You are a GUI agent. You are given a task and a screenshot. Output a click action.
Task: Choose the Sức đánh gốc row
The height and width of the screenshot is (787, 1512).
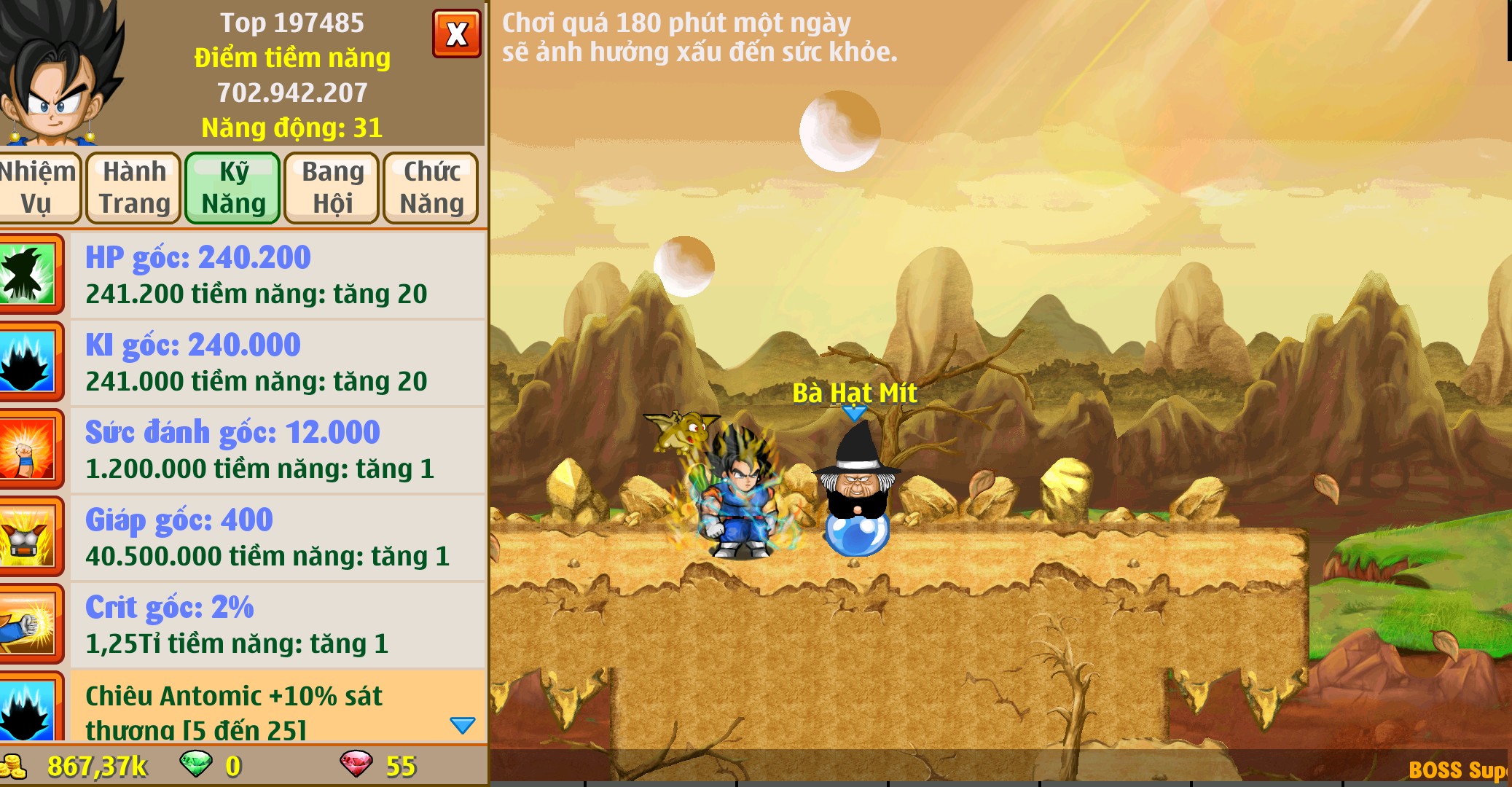277,450
